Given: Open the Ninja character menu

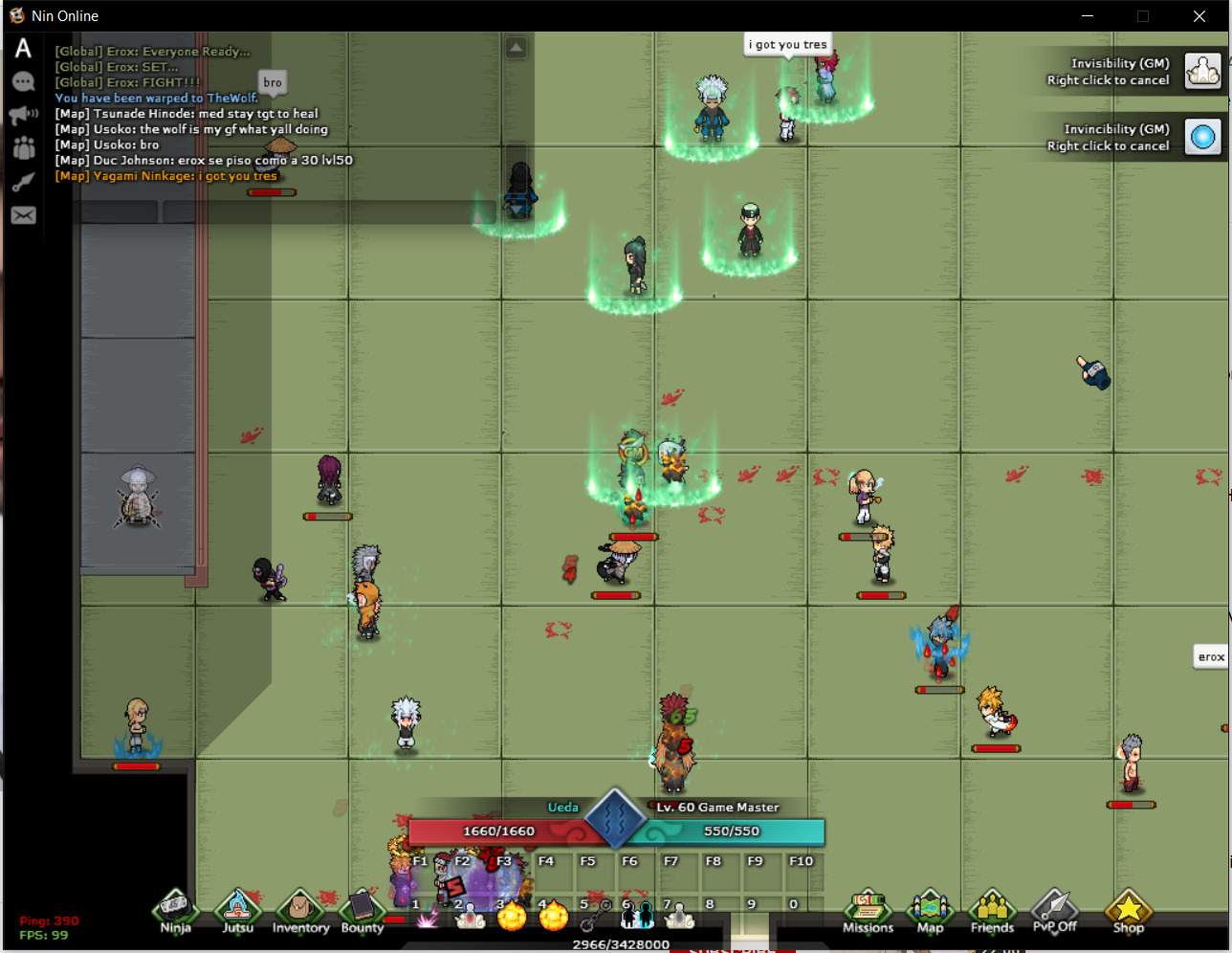Looking at the screenshot, I should click(x=175, y=910).
